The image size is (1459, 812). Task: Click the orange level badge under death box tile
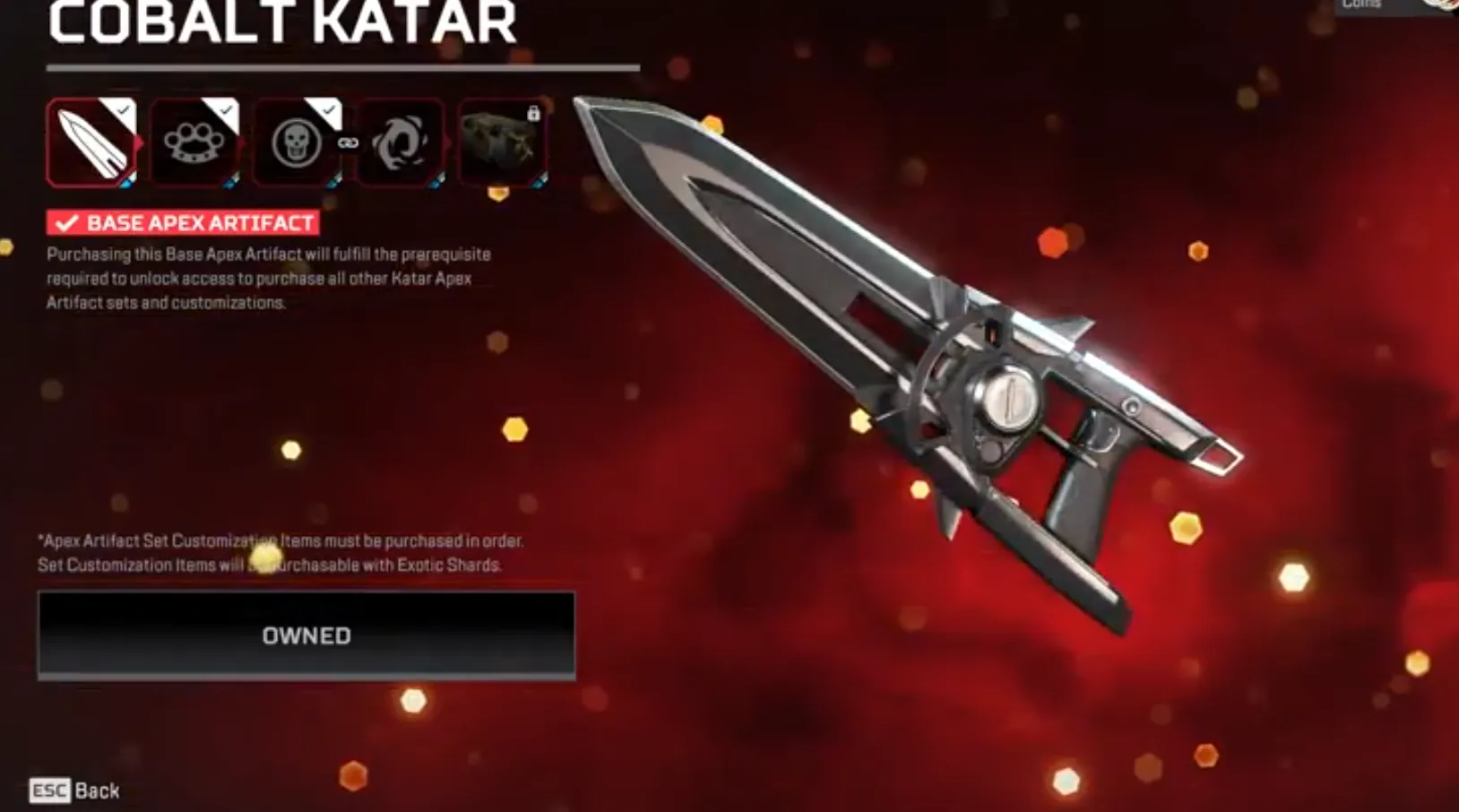coord(499,193)
